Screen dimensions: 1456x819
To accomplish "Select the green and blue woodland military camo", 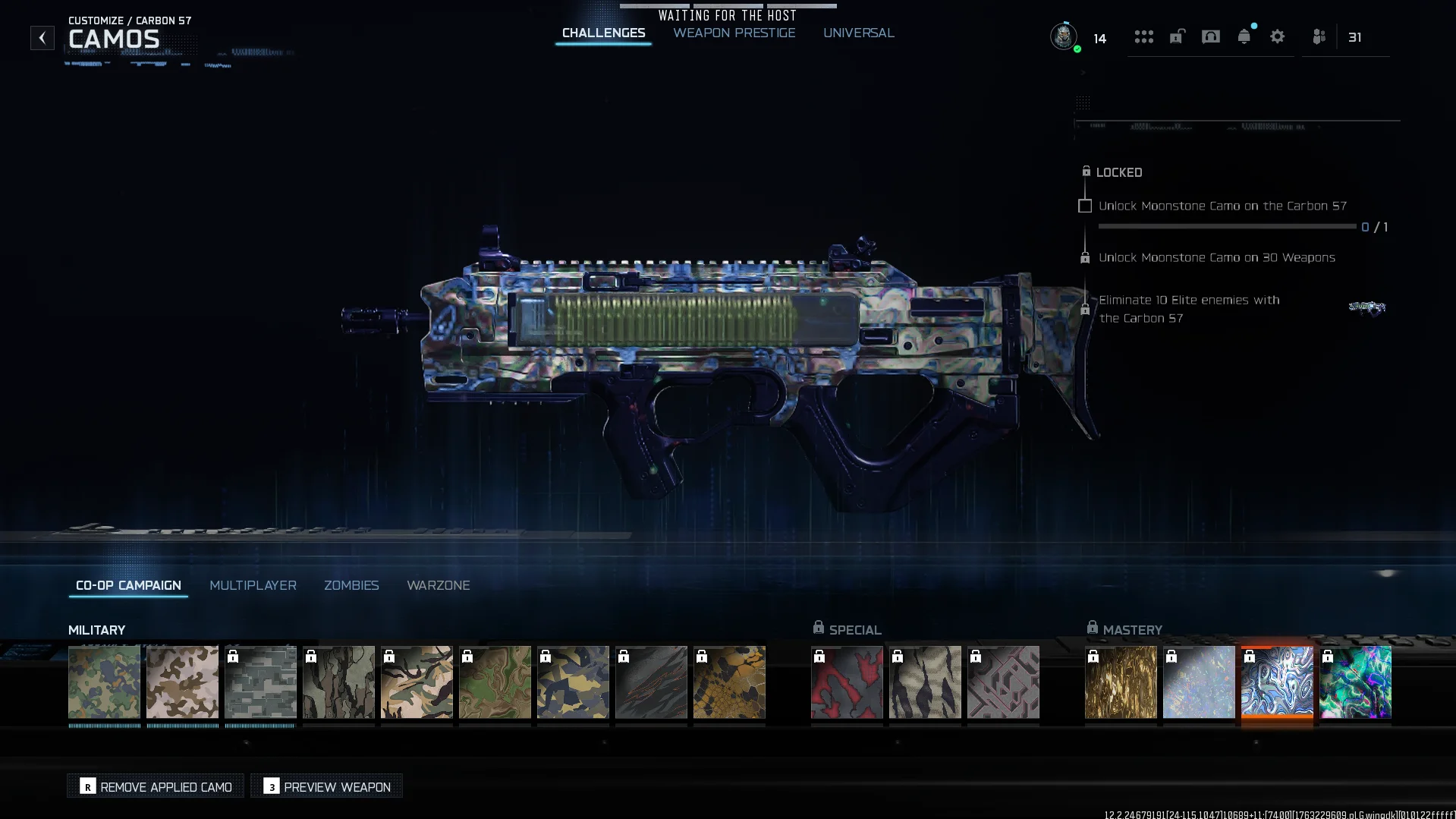I will 104,682.
